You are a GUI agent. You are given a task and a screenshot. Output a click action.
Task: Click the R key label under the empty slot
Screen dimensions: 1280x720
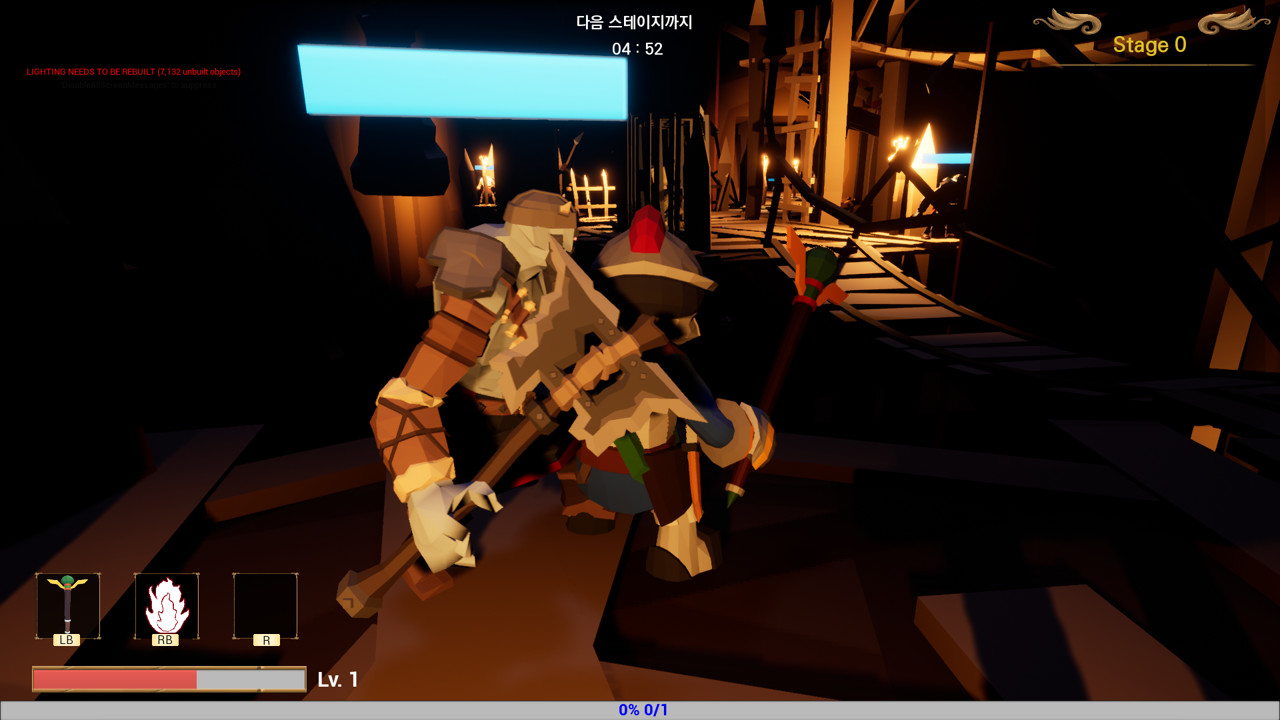264,640
